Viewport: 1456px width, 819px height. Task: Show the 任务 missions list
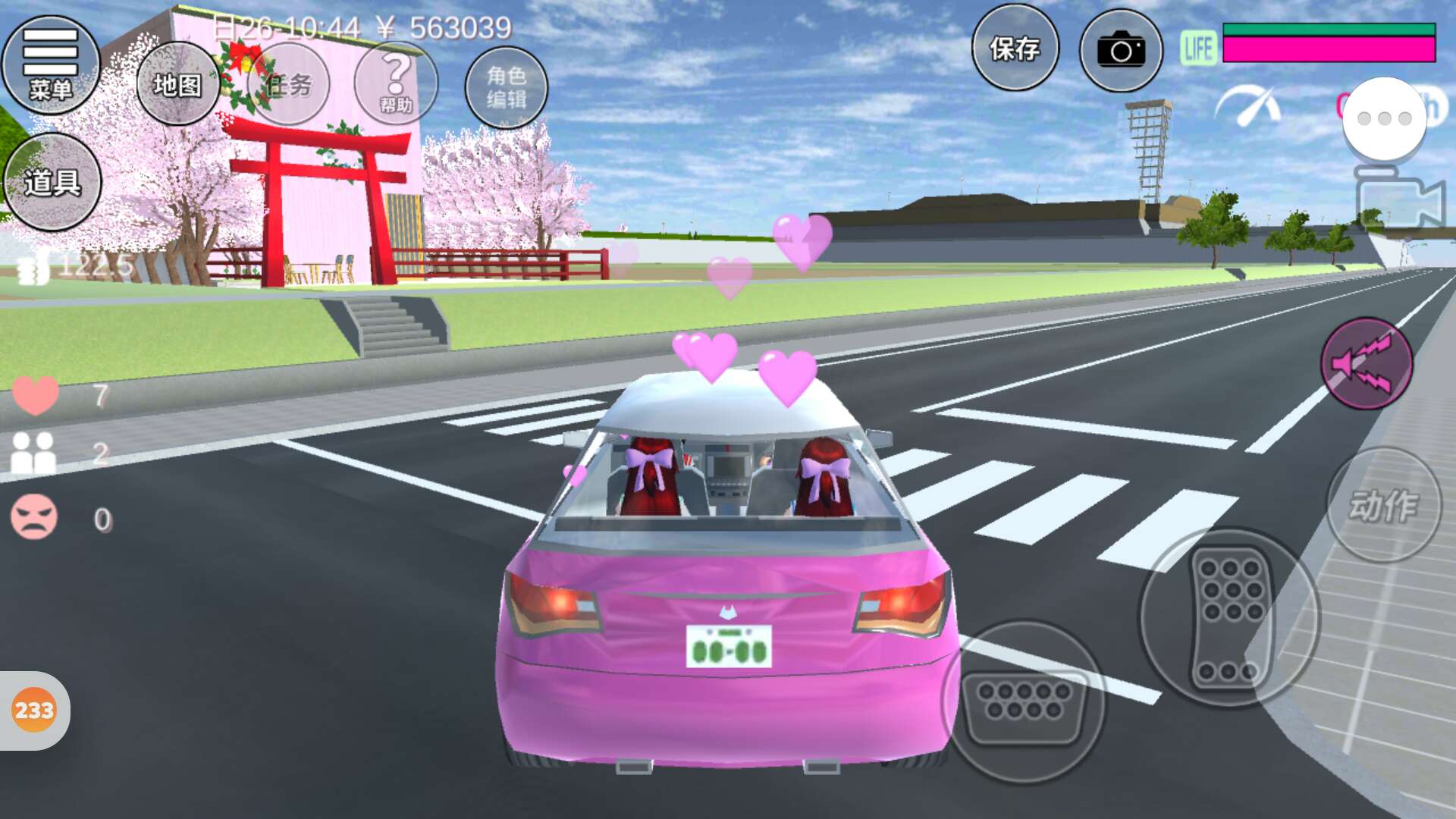289,84
